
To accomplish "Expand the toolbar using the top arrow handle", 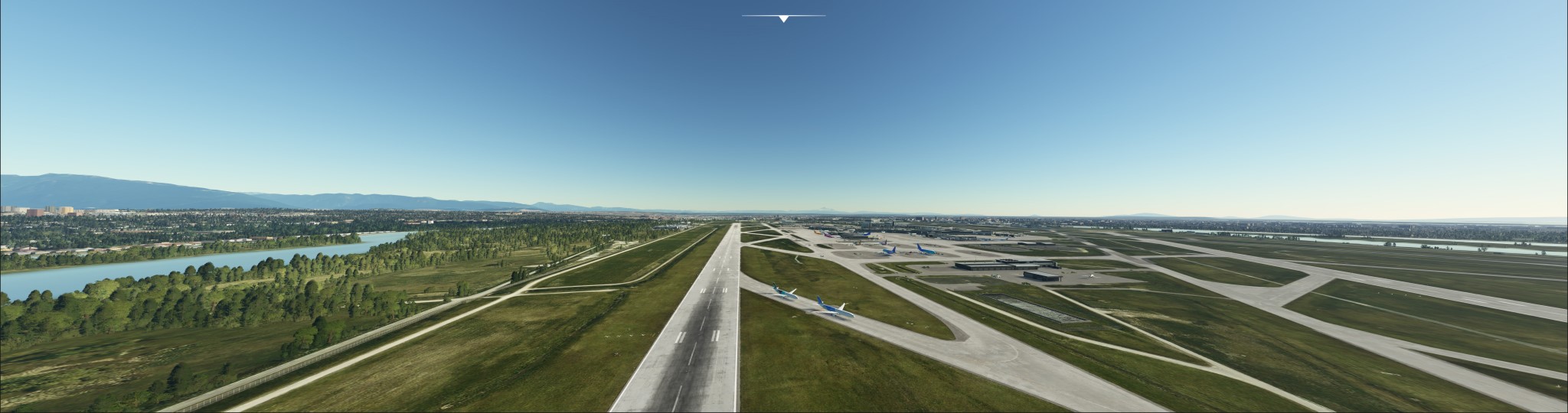I will tap(783, 18).
